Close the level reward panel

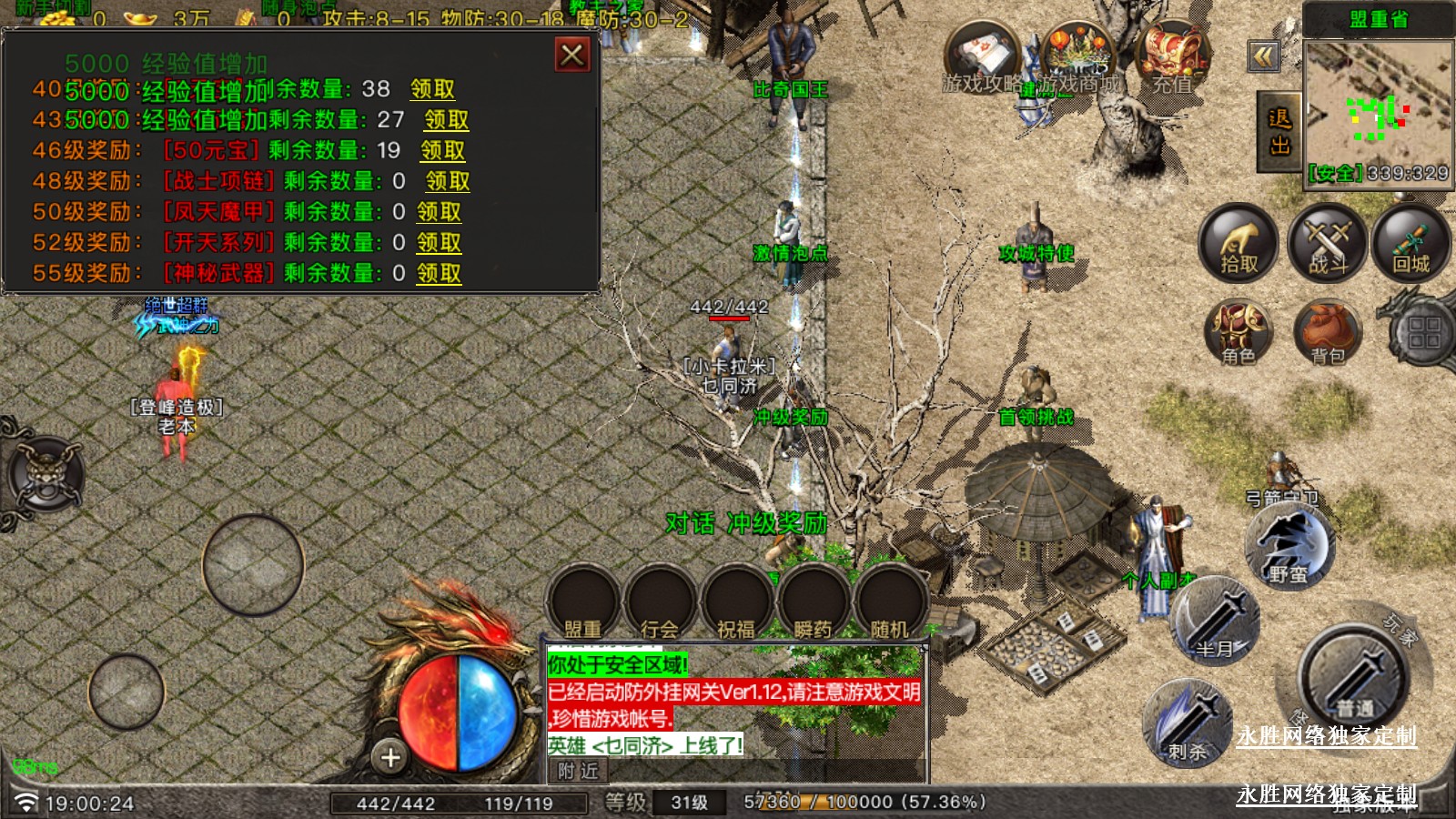pyautogui.click(x=572, y=56)
